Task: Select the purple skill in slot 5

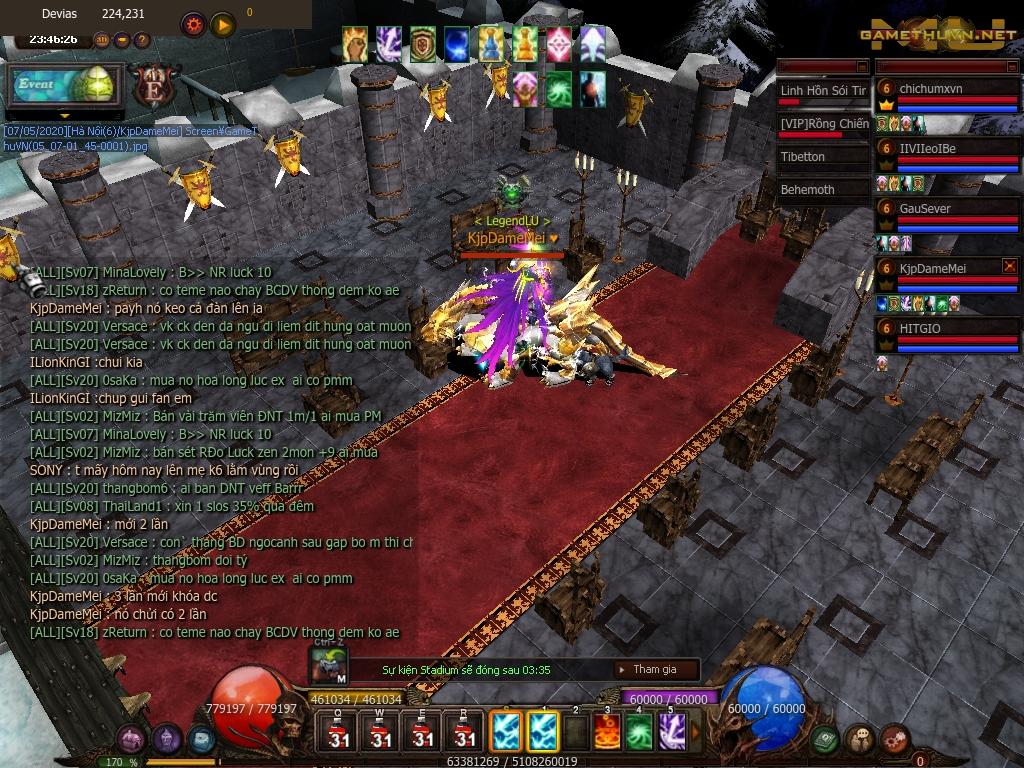Action: coord(670,731)
